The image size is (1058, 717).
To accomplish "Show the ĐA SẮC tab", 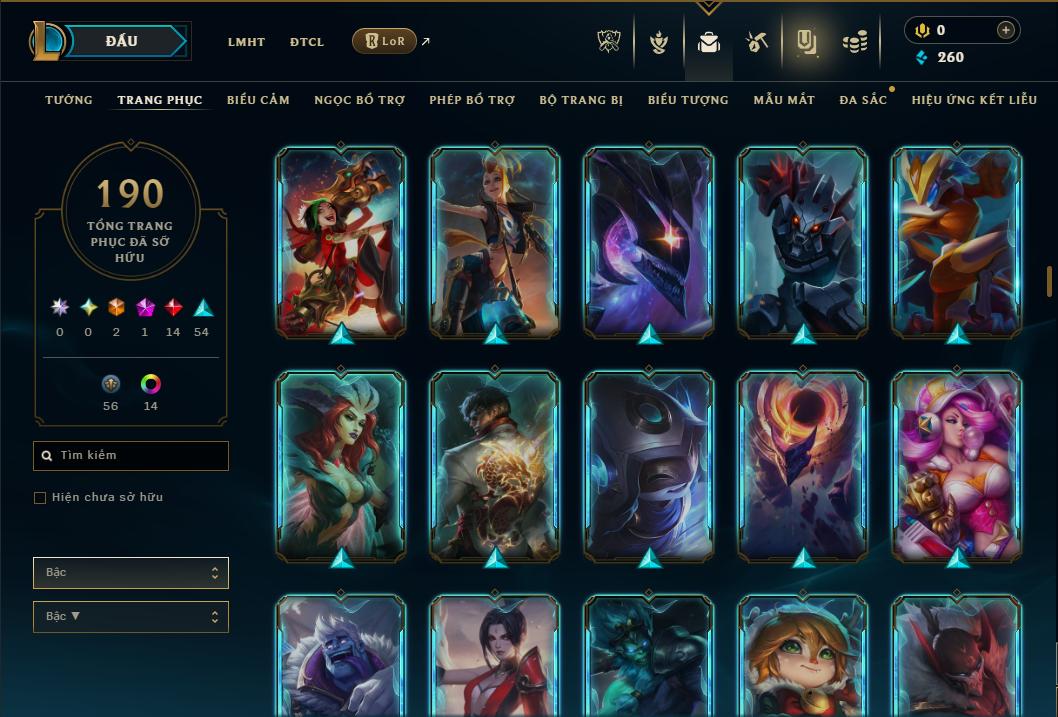I will (x=863, y=100).
